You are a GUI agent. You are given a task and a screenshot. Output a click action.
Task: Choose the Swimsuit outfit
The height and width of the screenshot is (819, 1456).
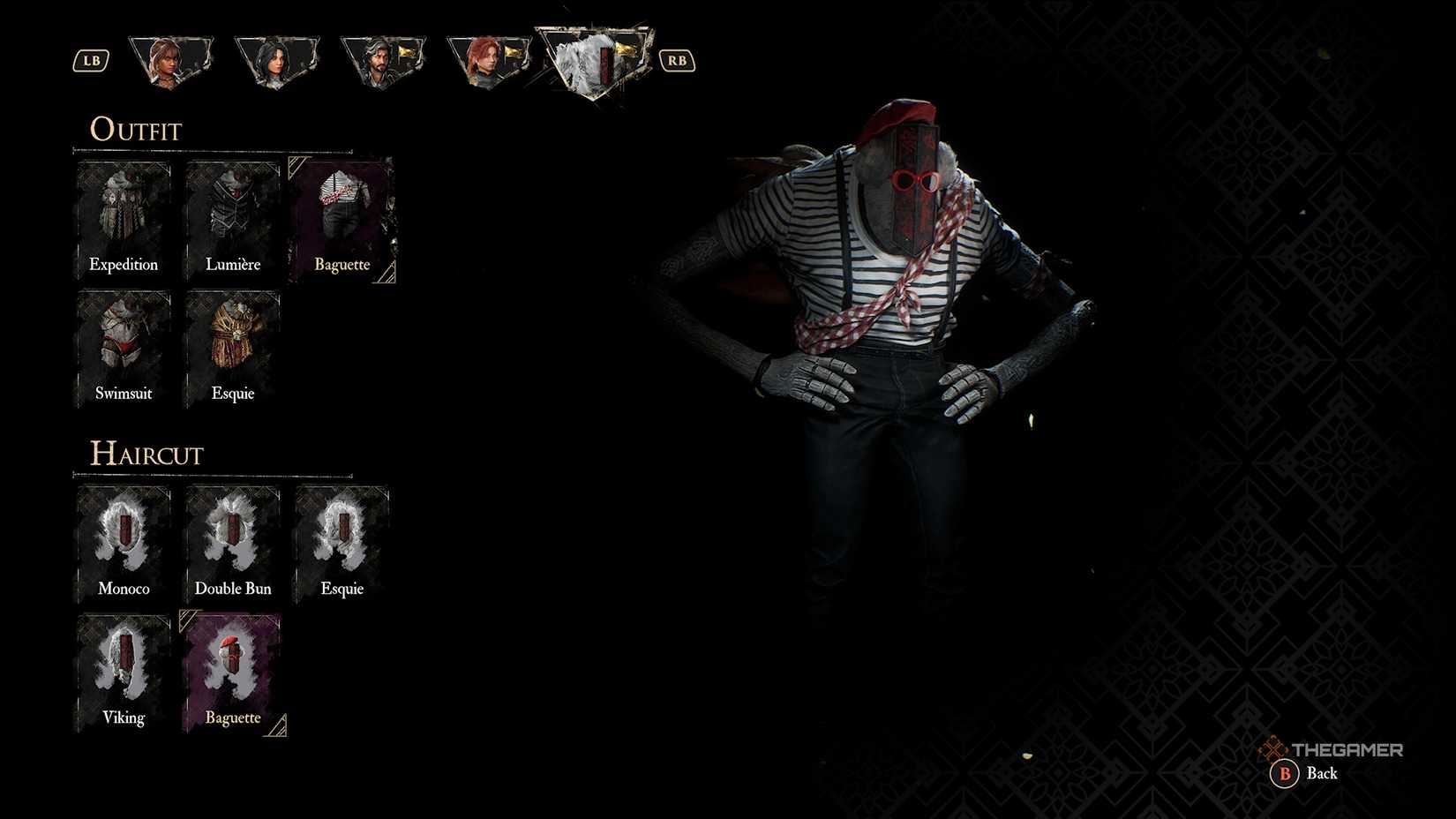coord(124,344)
